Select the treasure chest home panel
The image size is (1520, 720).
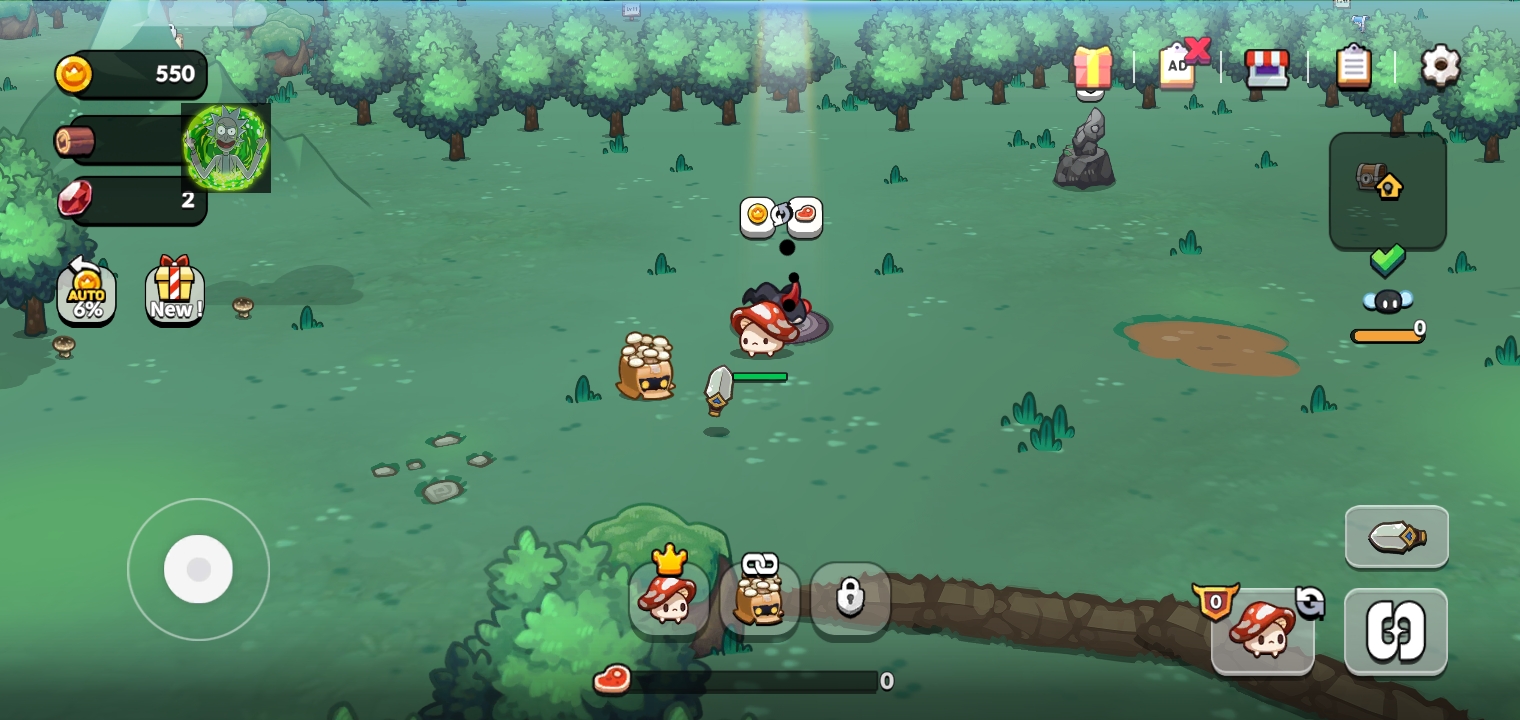[x=1387, y=190]
